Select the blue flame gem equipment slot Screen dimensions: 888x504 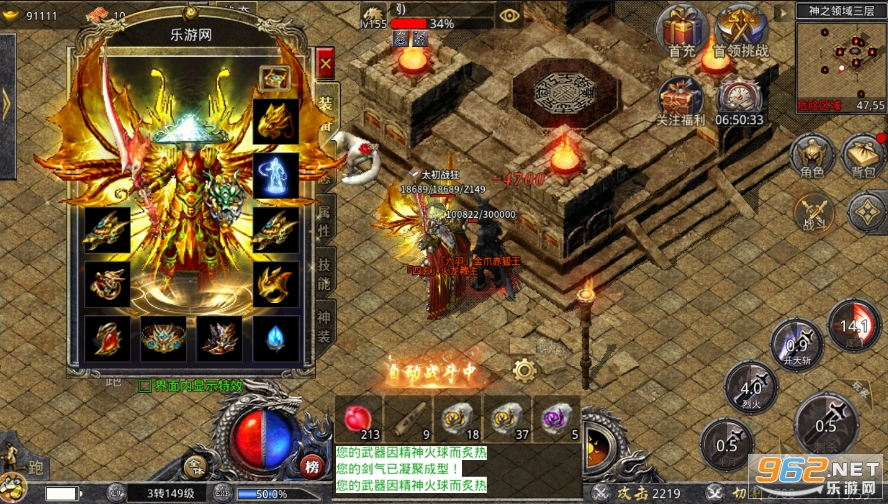(272, 338)
